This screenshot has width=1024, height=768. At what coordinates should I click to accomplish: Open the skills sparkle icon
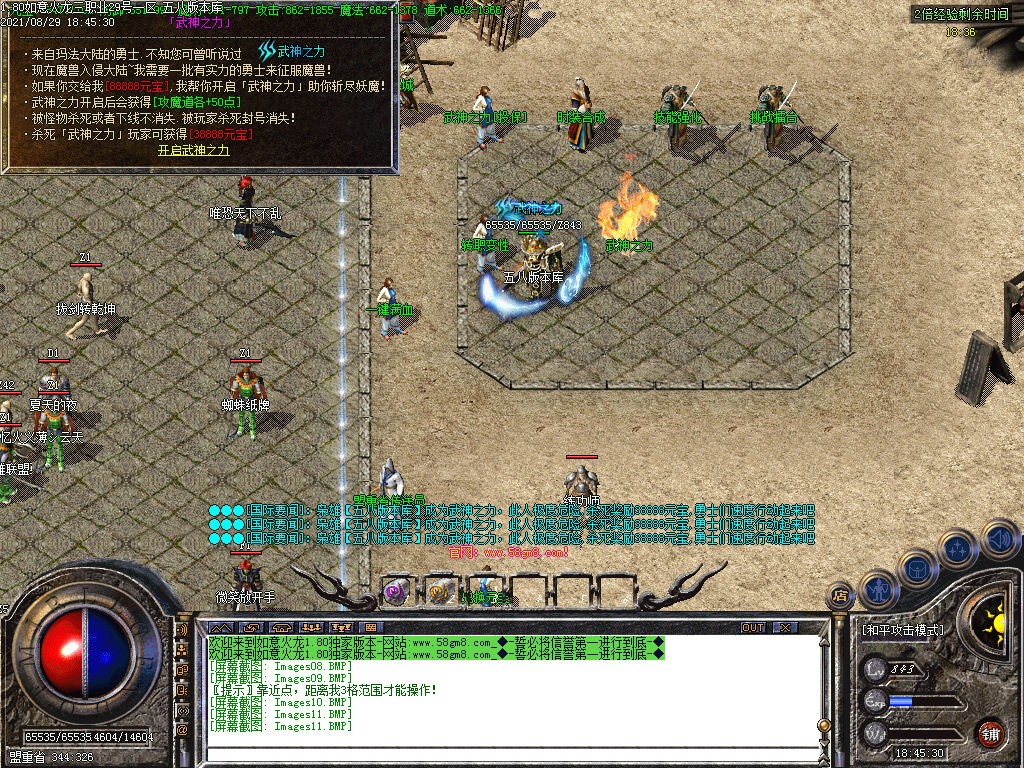(957, 548)
